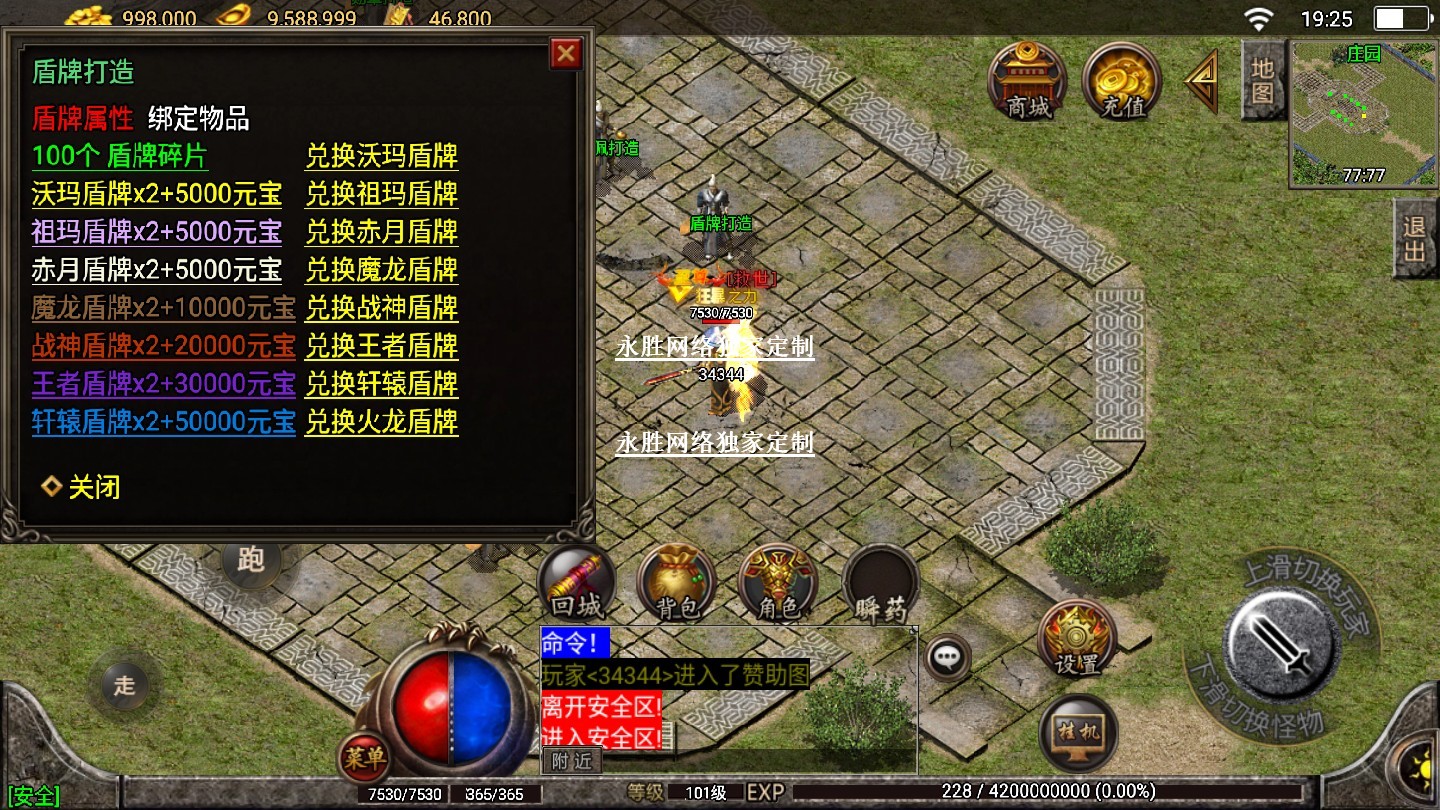
Task: Choose 兑换火龙盾牌 exchange option
Action: (x=381, y=422)
